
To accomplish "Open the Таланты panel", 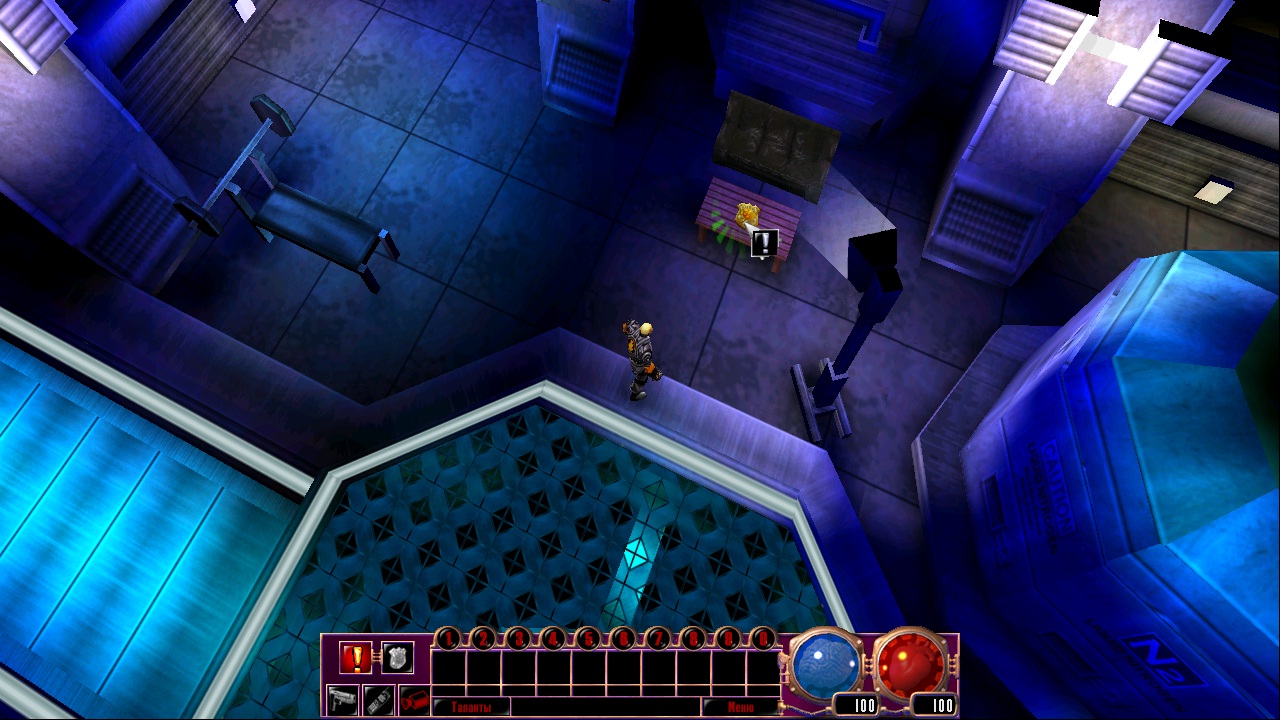I will (x=471, y=707).
